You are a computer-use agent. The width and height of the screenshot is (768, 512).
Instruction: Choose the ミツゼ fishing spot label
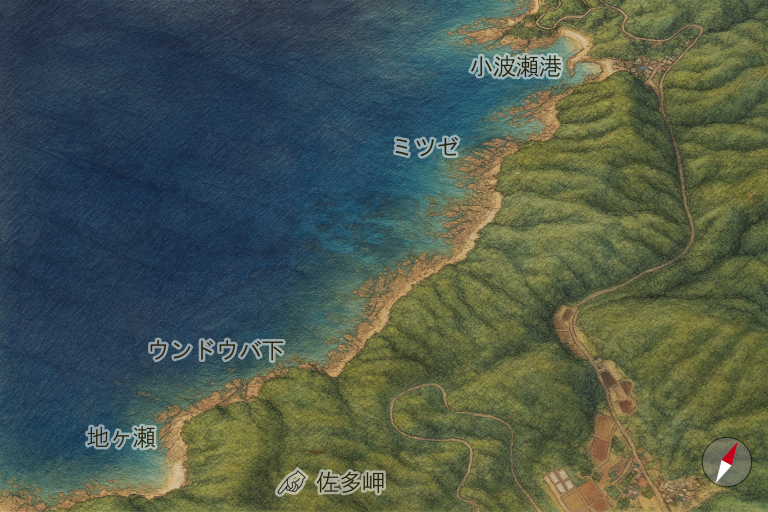coord(426,147)
